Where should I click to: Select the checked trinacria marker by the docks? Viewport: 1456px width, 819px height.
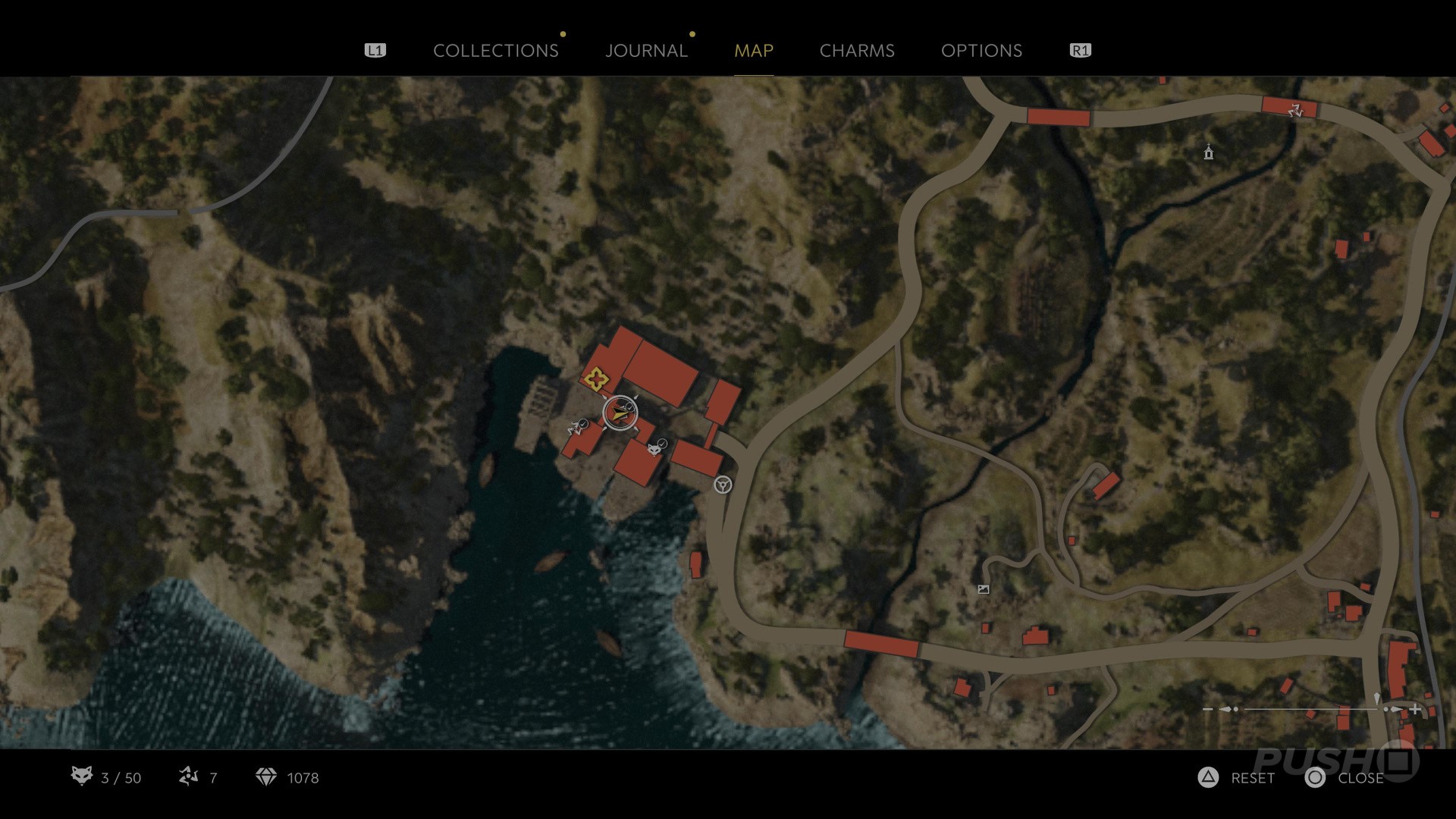click(x=577, y=428)
